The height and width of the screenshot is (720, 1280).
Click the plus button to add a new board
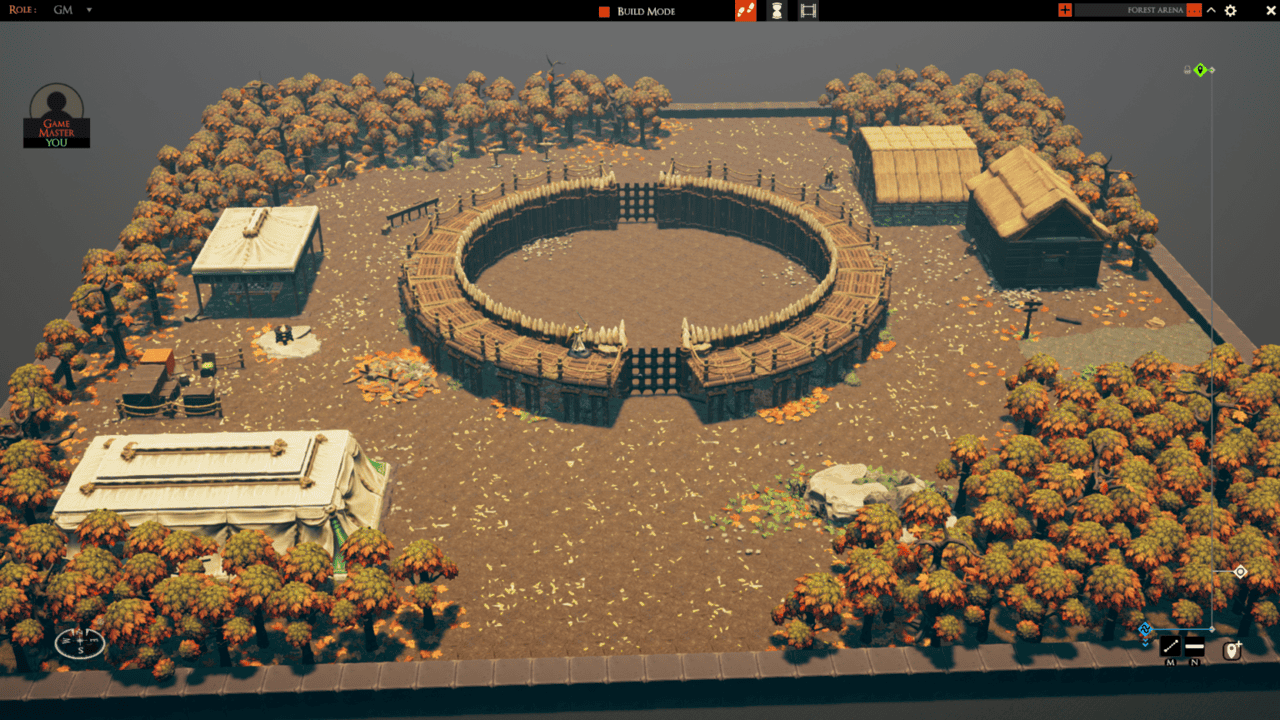tap(1063, 10)
